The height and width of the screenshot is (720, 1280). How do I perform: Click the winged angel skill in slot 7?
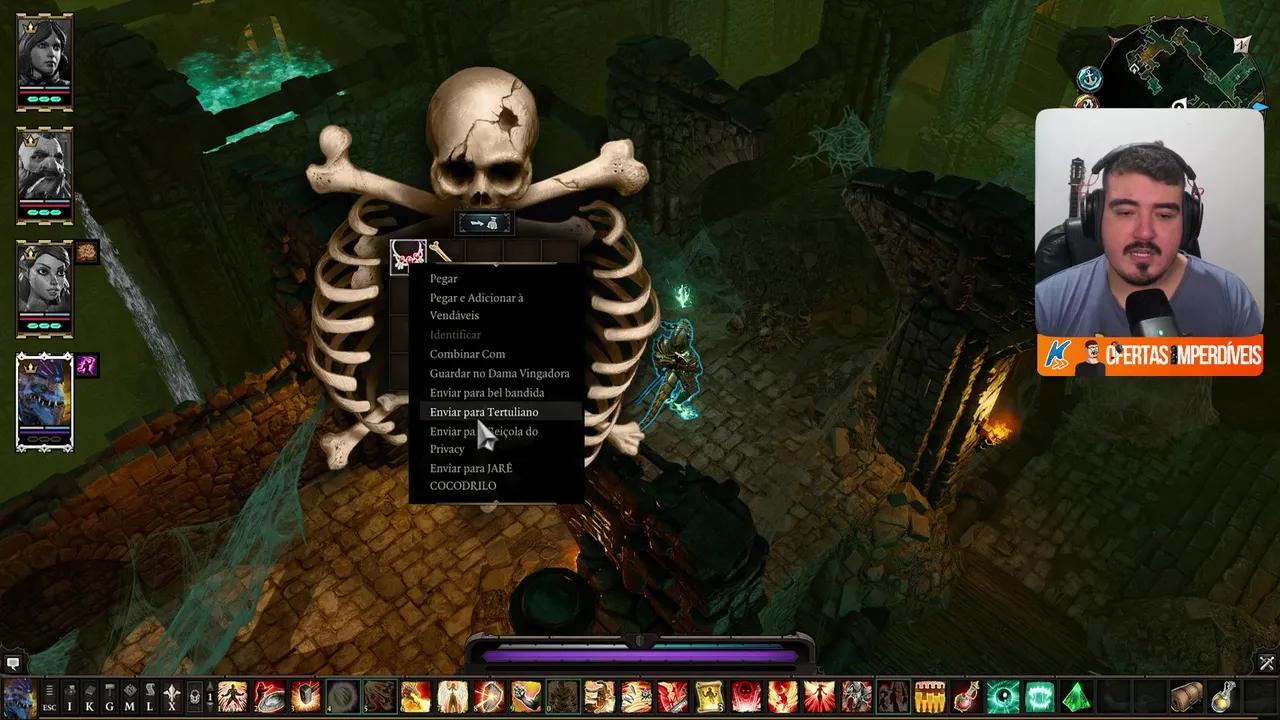point(453,697)
